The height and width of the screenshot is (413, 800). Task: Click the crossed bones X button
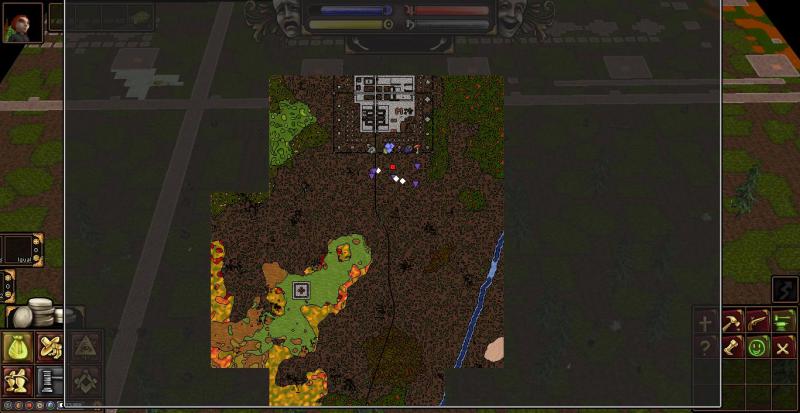783,347
